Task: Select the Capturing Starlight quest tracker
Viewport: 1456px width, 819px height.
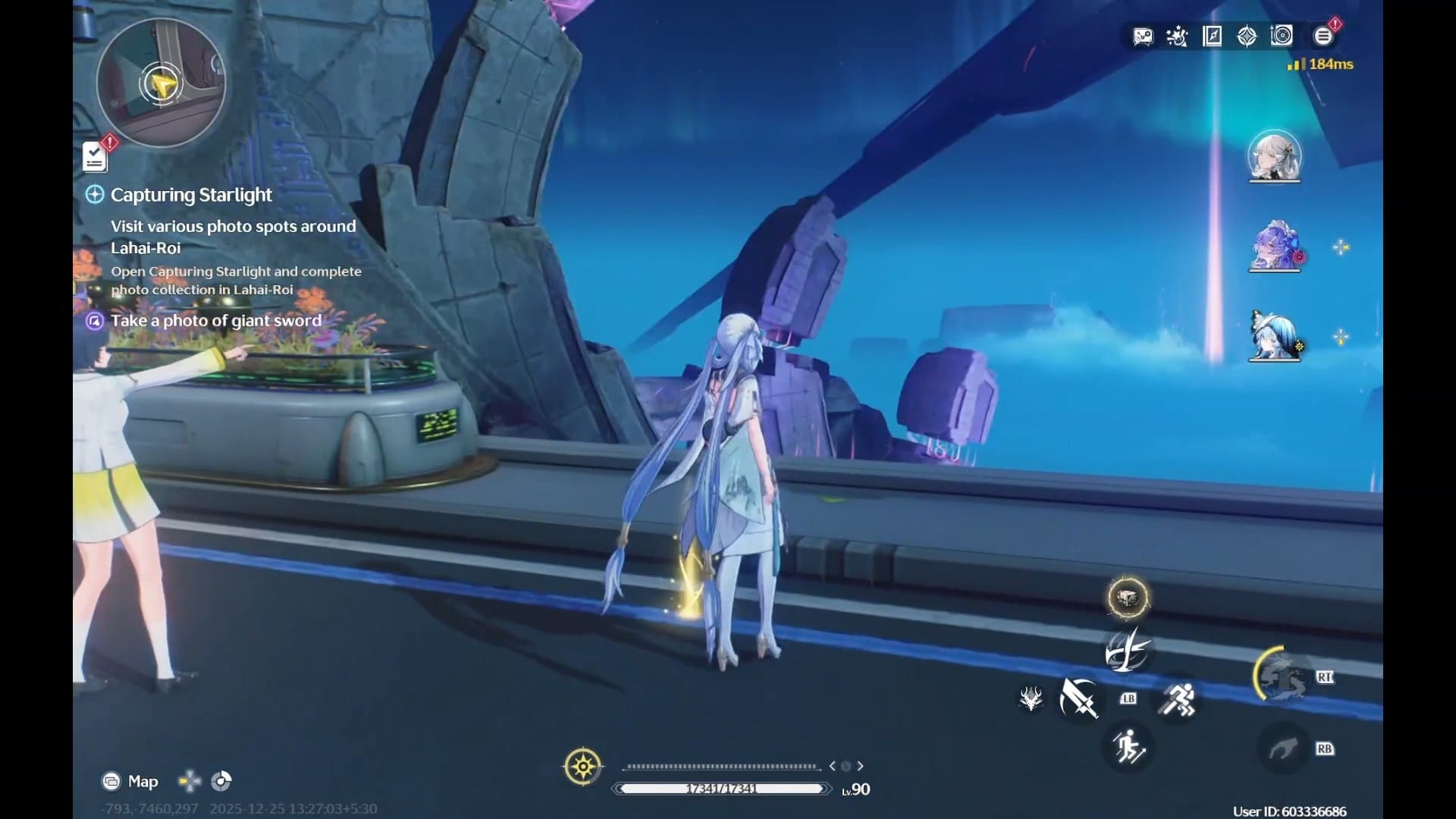Action: (x=191, y=195)
